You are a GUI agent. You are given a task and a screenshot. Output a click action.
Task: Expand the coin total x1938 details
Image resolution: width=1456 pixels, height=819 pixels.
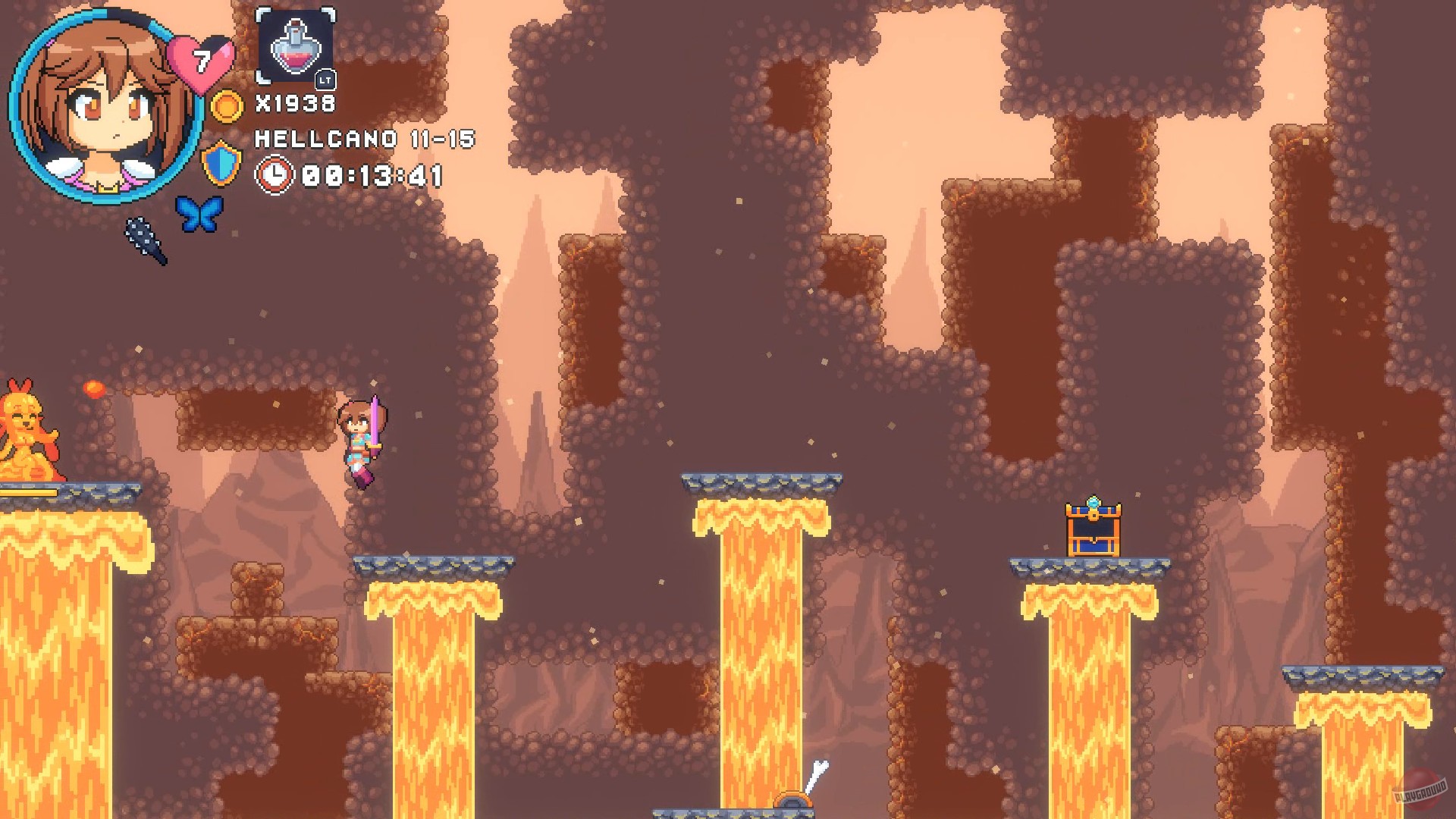click(x=296, y=101)
